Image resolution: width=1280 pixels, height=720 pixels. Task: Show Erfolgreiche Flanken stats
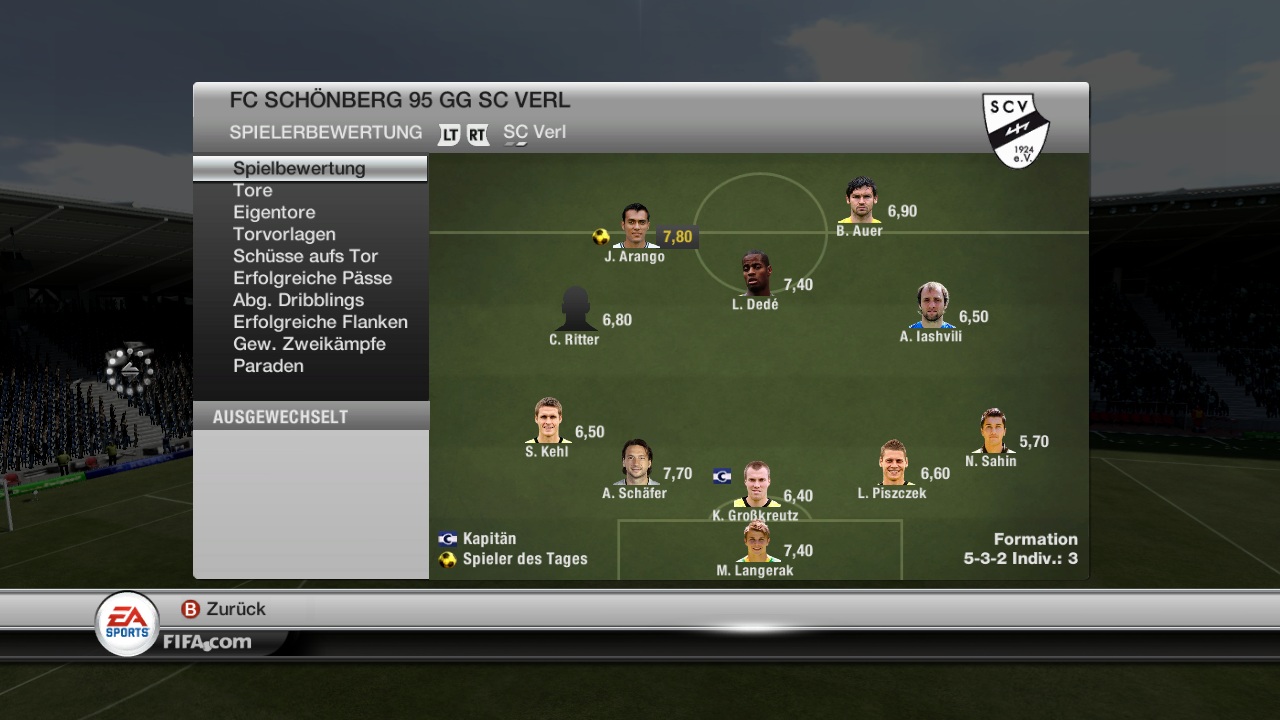coord(320,322)
